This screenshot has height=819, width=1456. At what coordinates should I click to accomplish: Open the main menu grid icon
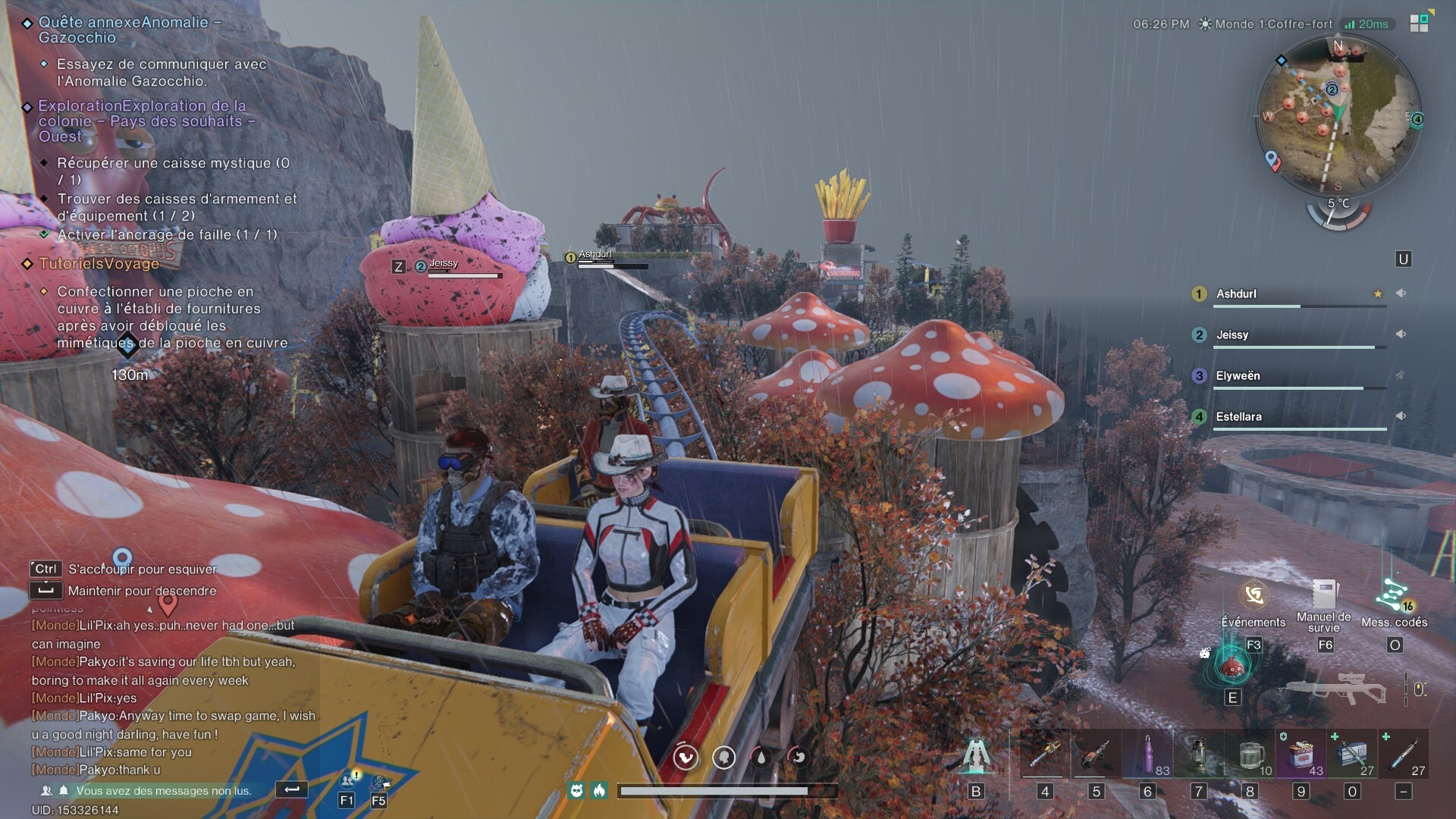pyautogui.click(x=1419, y=23)
